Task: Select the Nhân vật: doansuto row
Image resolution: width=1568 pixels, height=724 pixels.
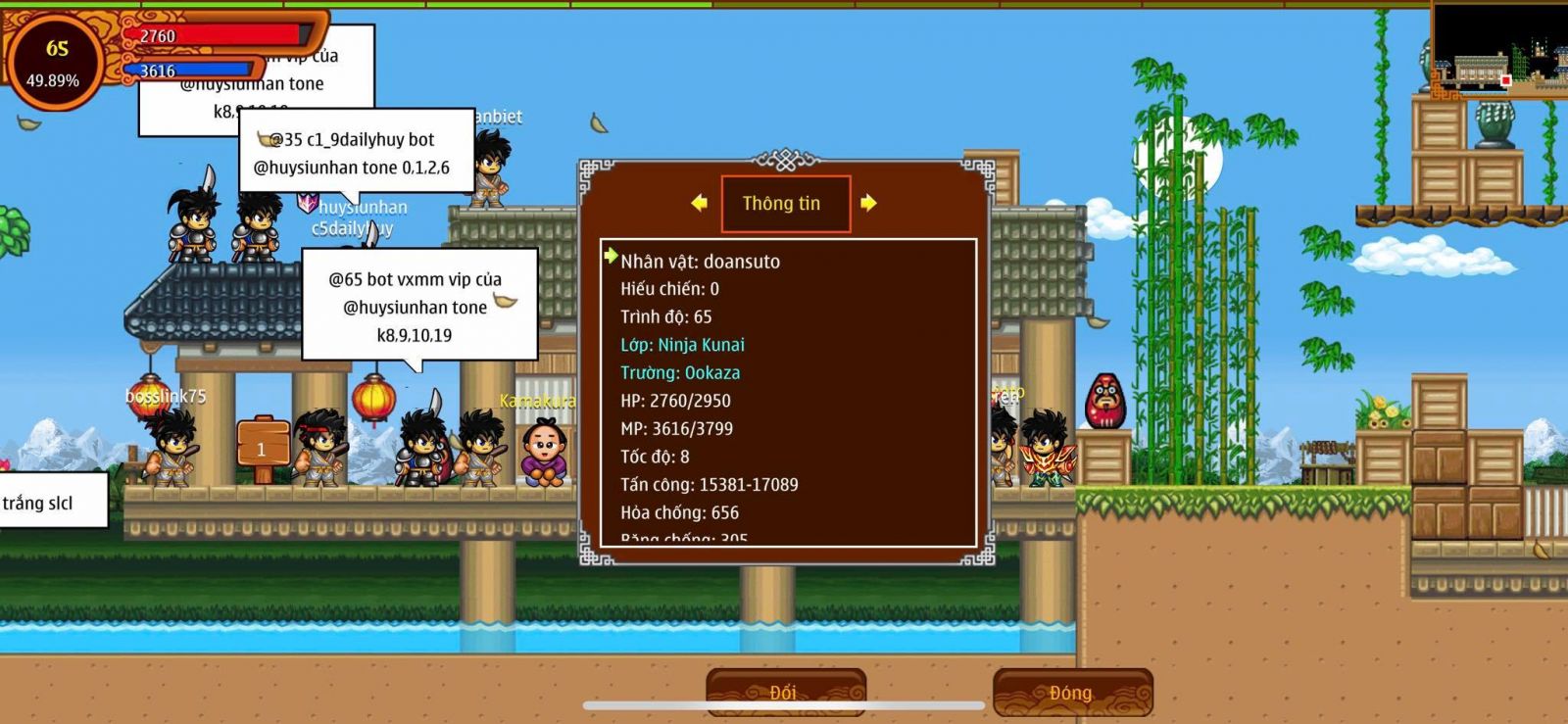Action: [x=700, y=262]
